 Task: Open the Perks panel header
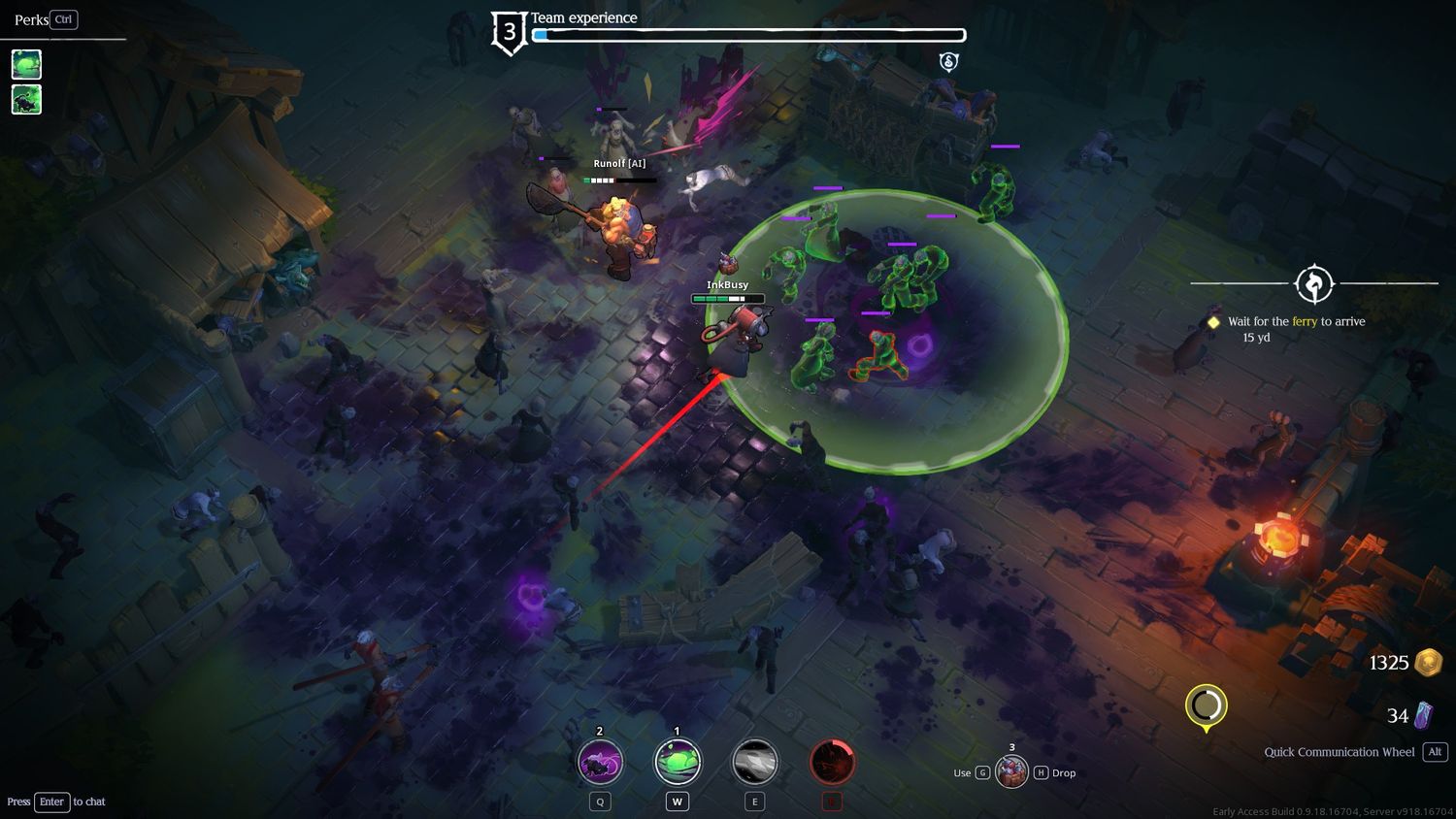[32, 19]
